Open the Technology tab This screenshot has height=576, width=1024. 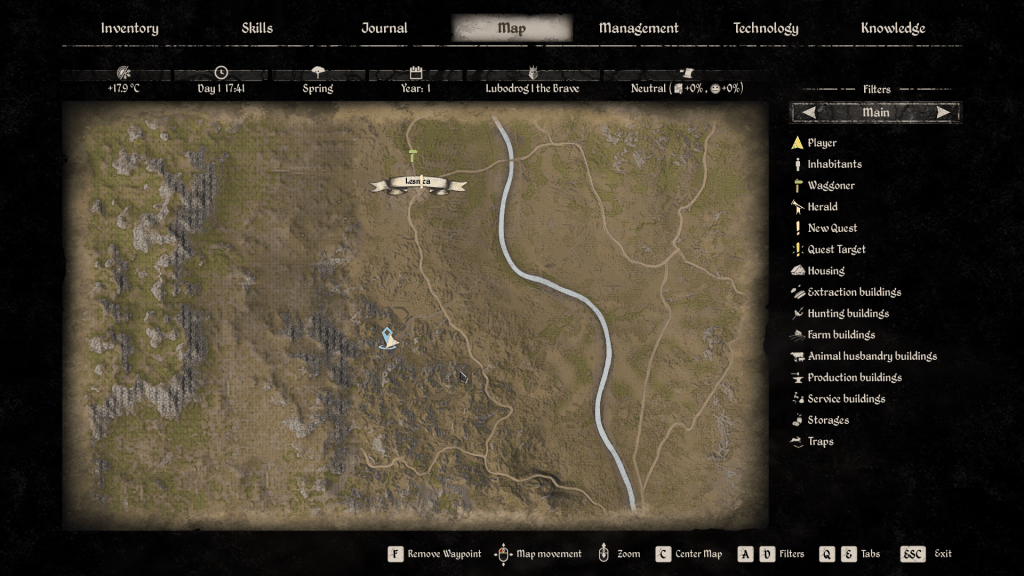click(765, 28)
